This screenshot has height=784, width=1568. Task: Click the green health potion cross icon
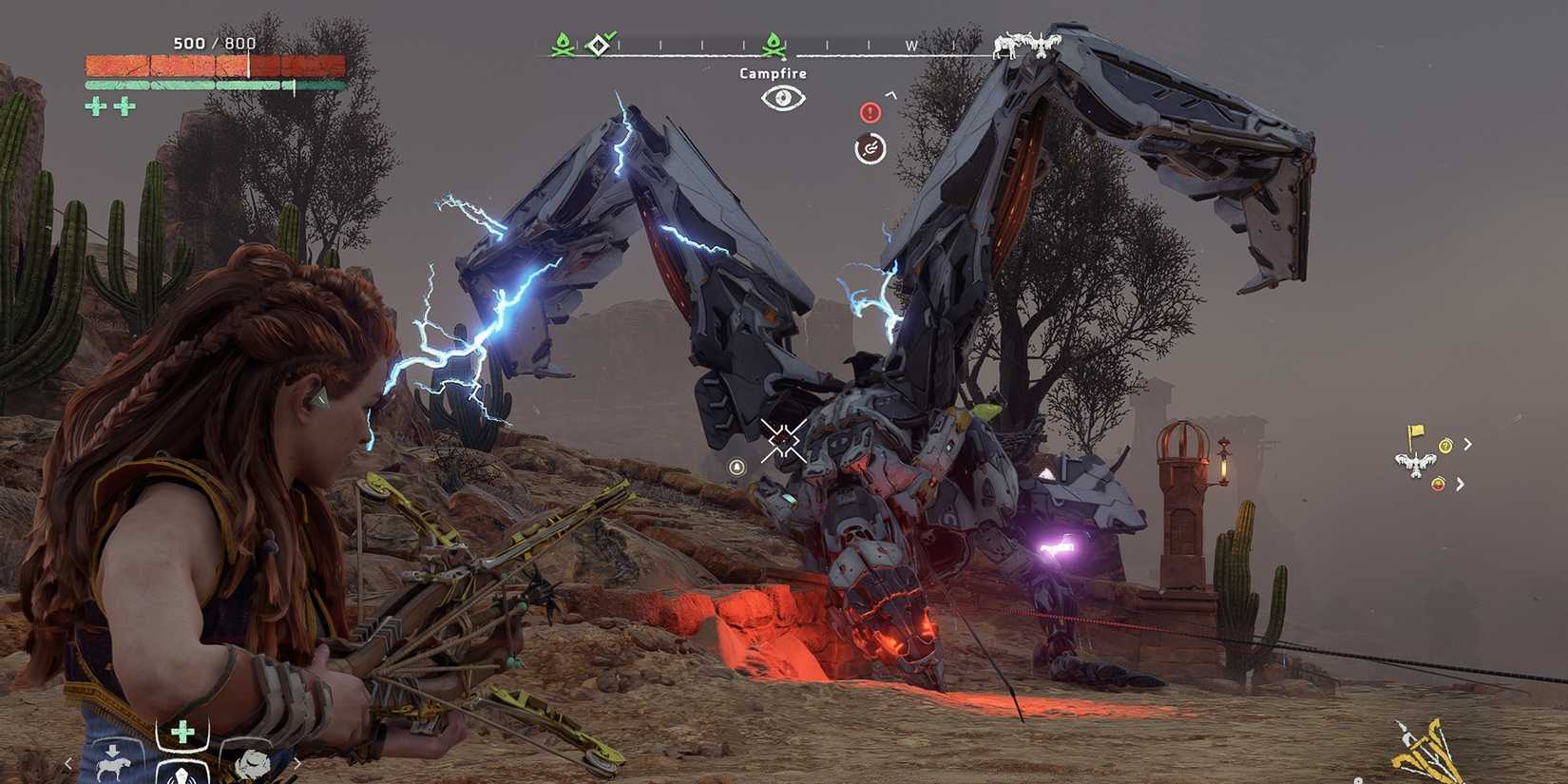pos(182,730)
